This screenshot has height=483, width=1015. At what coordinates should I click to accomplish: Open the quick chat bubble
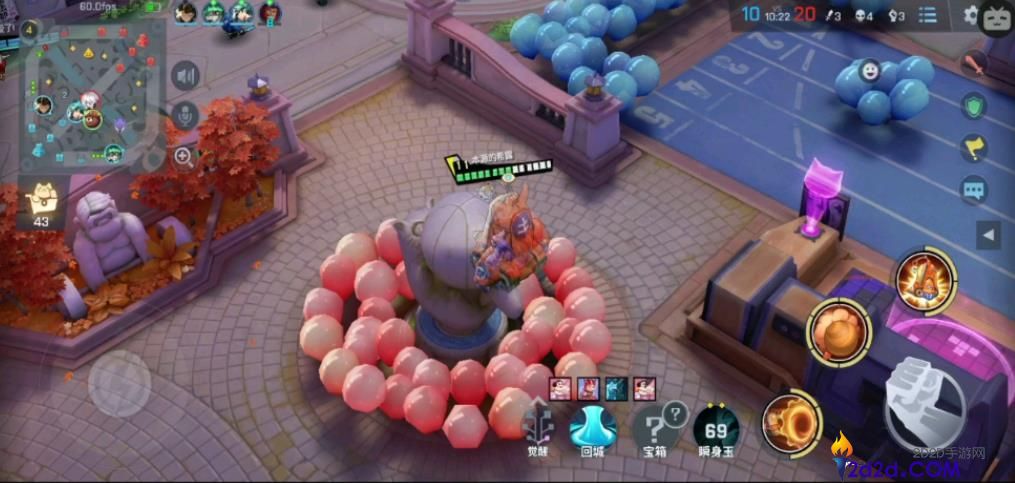point(973,189)
